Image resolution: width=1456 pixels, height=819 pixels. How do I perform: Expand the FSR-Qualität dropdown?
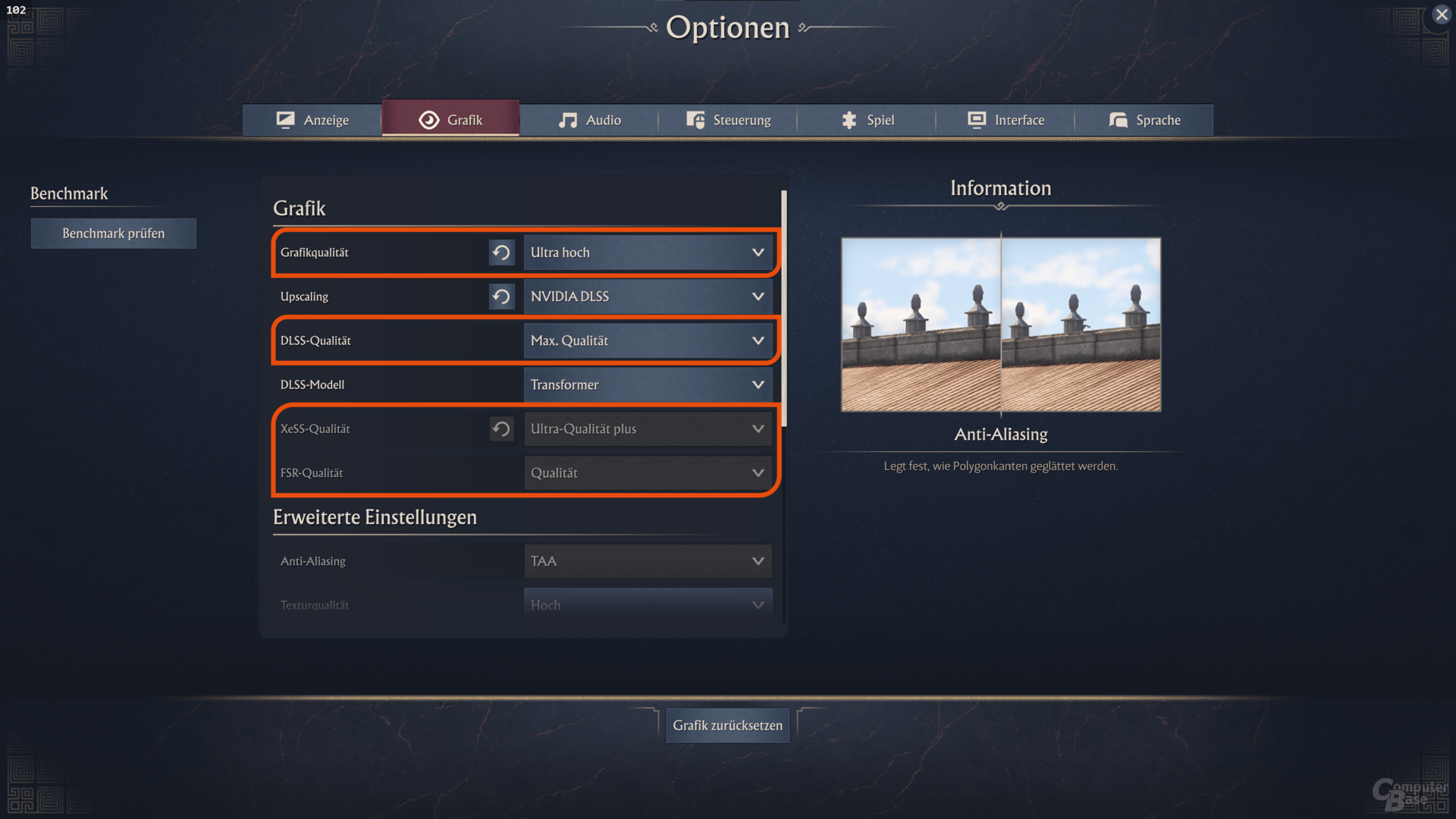648,472
